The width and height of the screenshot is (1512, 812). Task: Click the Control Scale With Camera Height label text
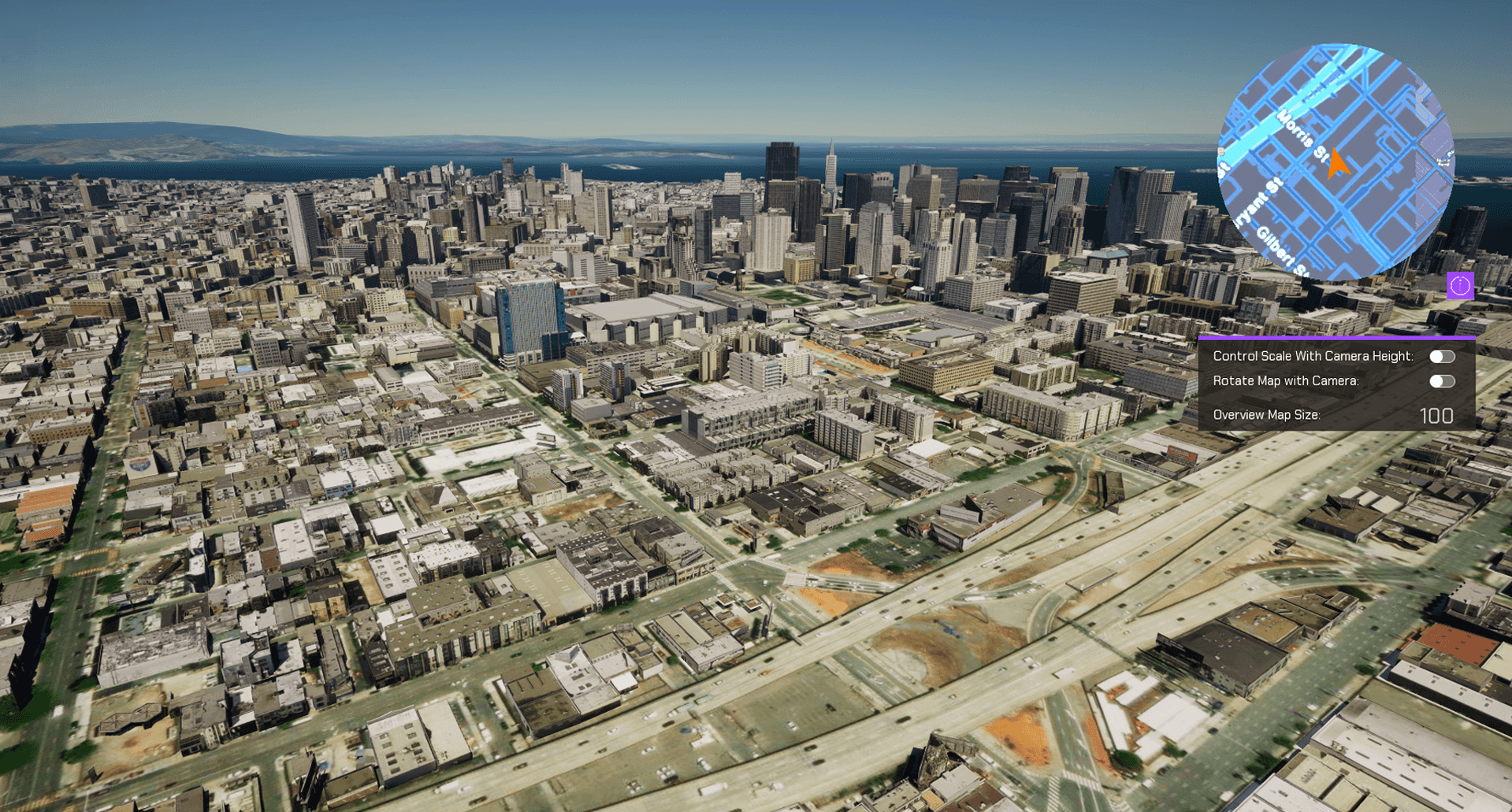point(1313,356)
